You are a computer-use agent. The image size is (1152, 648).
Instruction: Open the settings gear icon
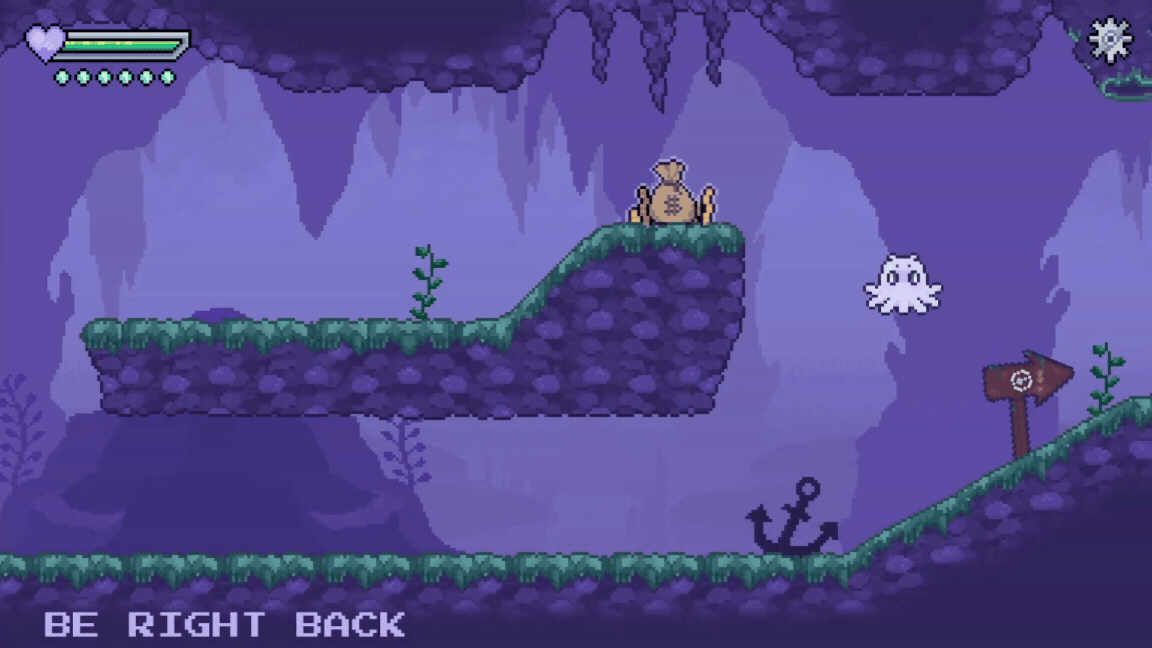(x=1109, y=40)
